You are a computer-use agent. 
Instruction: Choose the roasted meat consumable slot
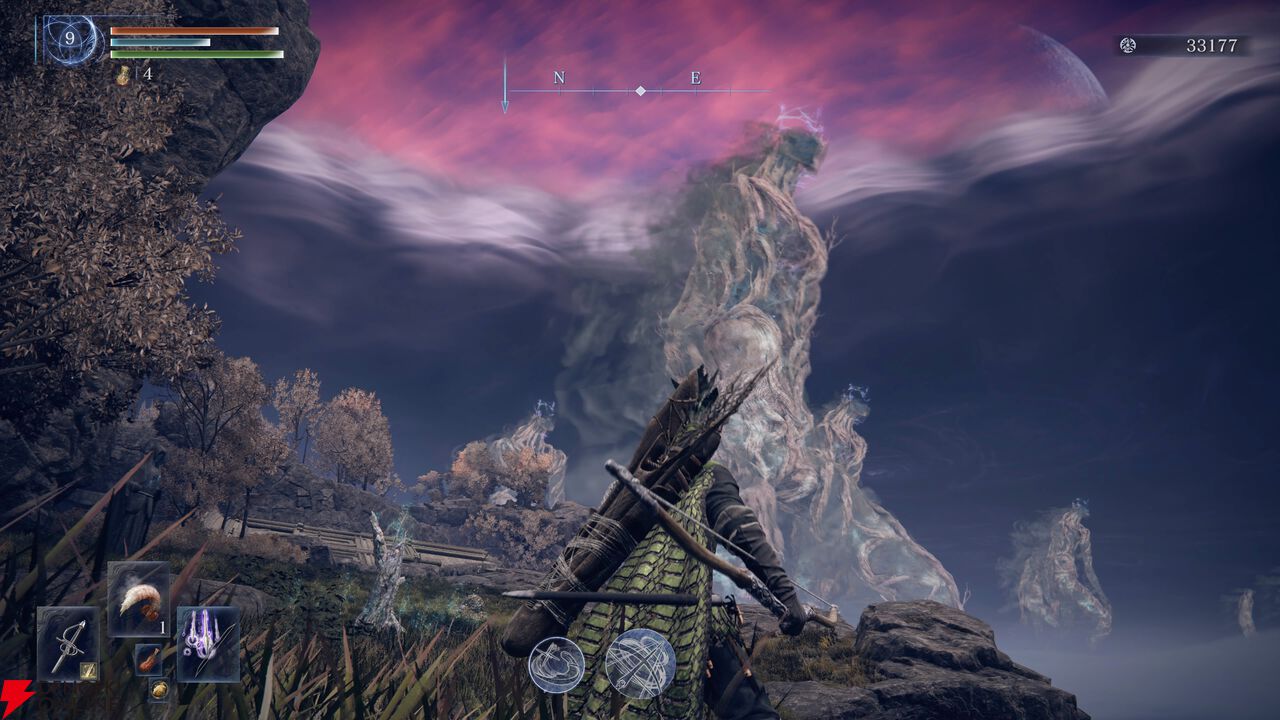click(148, 659)
